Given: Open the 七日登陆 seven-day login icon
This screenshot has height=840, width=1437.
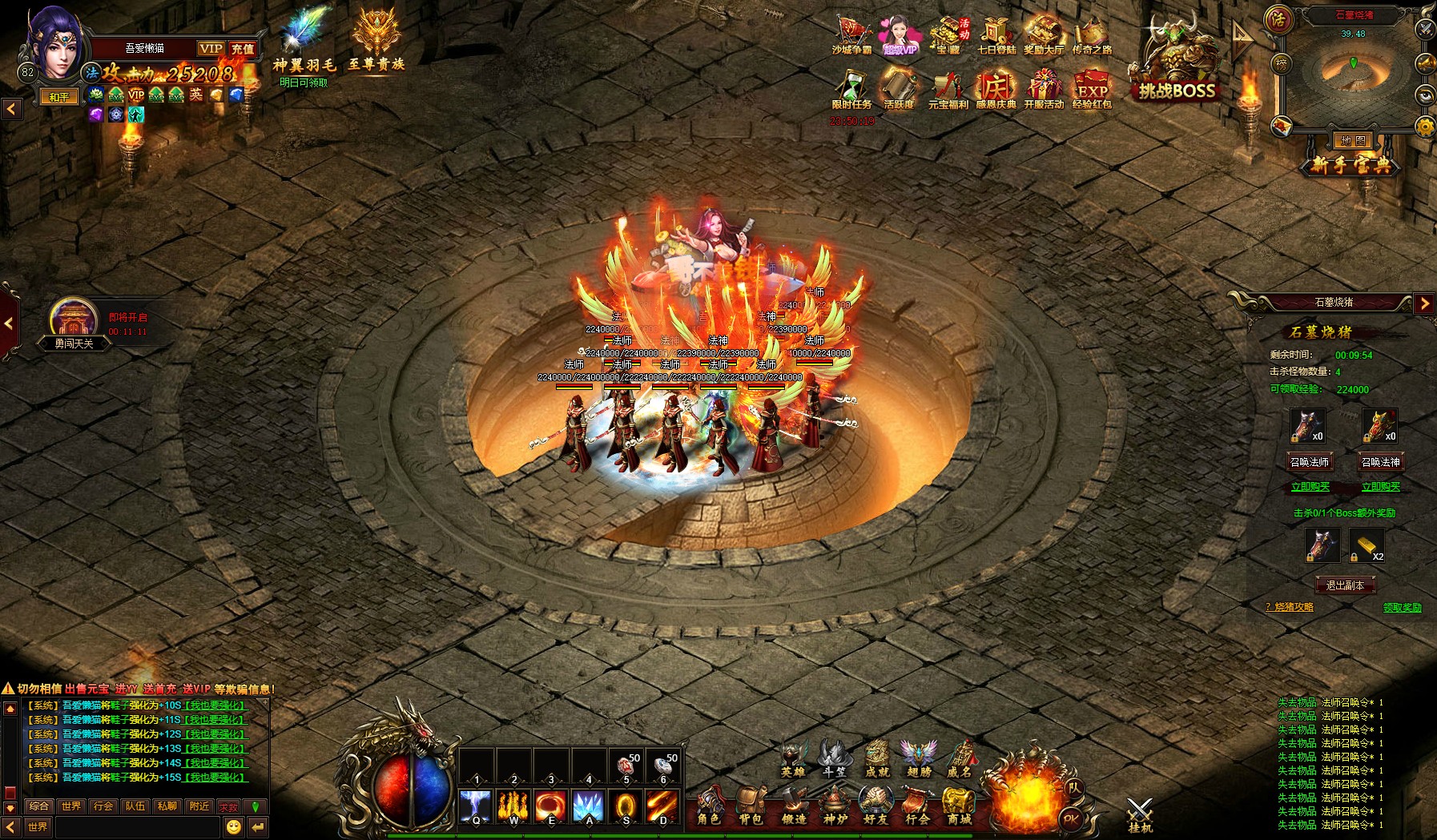Looking at the screenshot, I should (x=996, y=38).
